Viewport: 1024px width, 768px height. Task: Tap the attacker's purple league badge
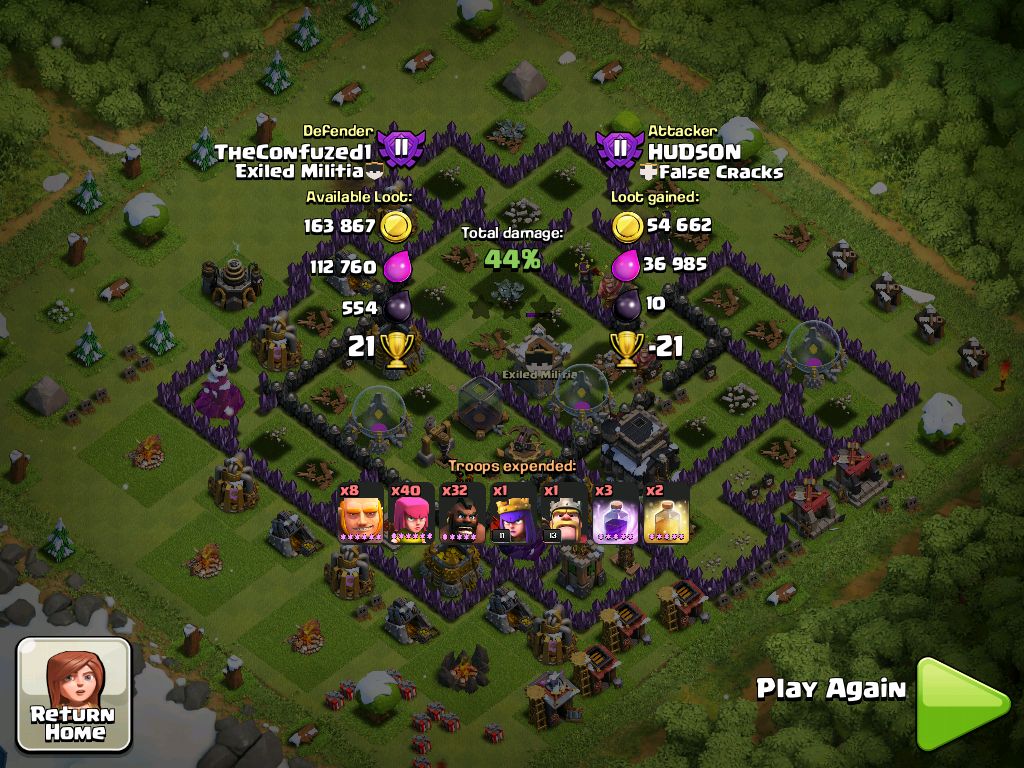[x=620, y=149]
